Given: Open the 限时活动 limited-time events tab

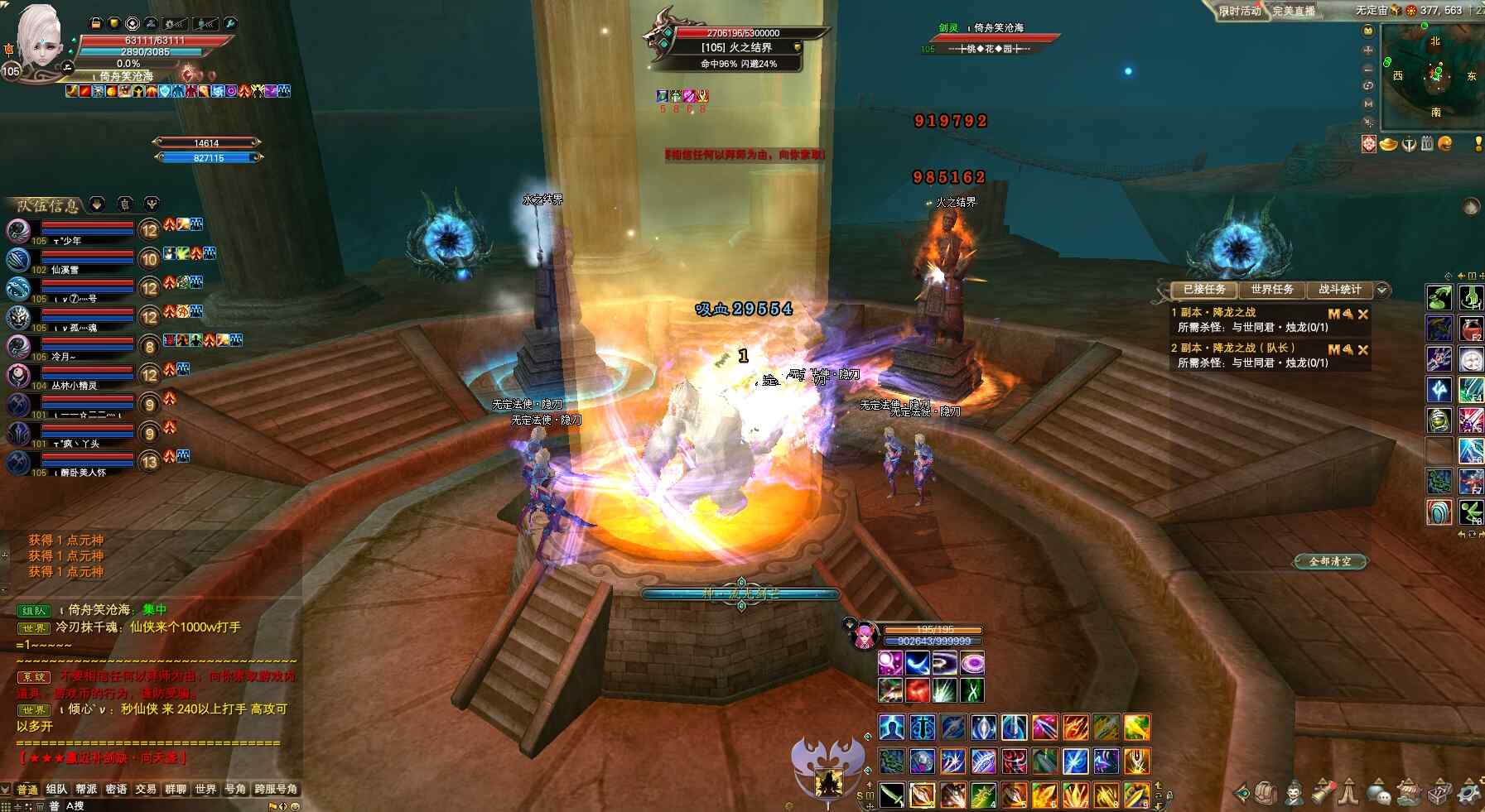Looking at the screenshot, I should pyautogui.click(x=1239, y=11).
